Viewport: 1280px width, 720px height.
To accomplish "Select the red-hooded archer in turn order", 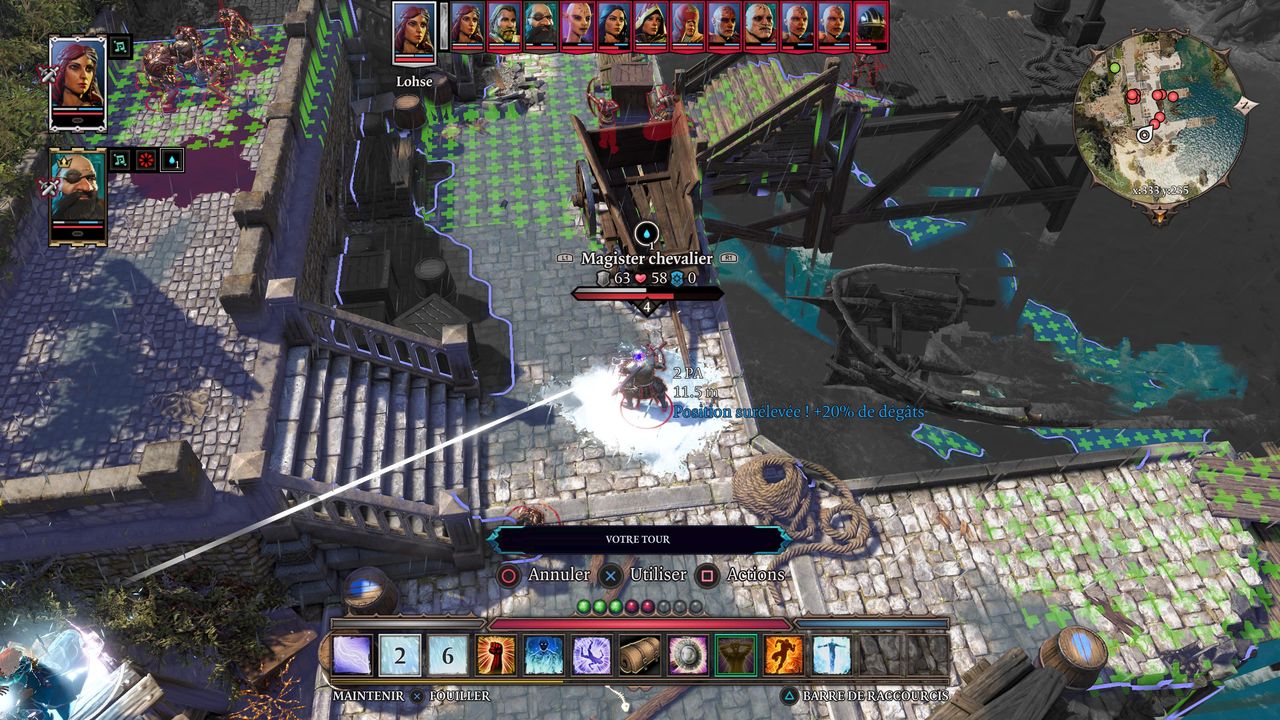I will coord(686,26).
